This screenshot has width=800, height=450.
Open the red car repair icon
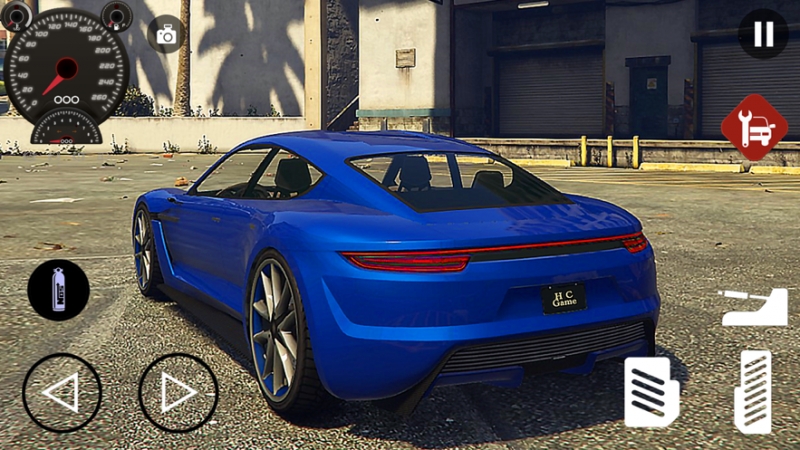pyautogui.click(x=754, y=127)
